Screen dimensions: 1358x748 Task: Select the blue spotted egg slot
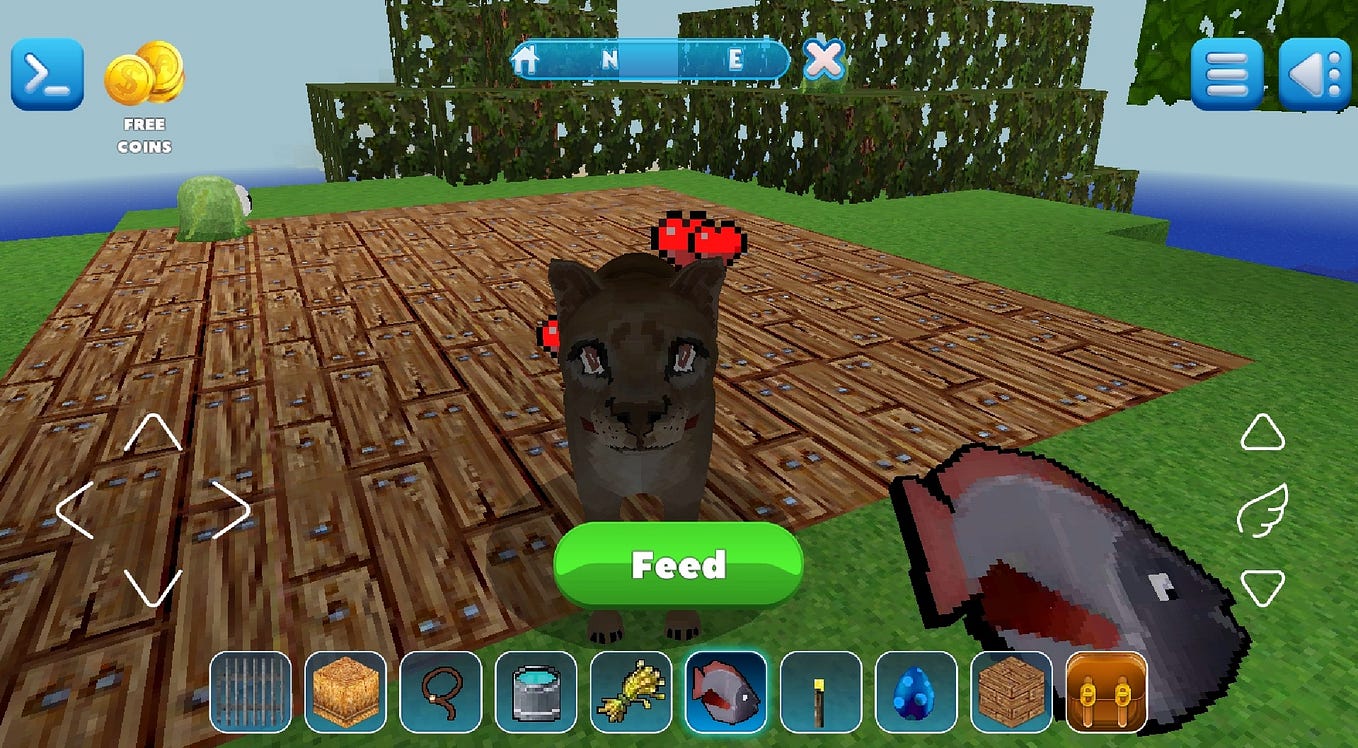click(916, 691)
